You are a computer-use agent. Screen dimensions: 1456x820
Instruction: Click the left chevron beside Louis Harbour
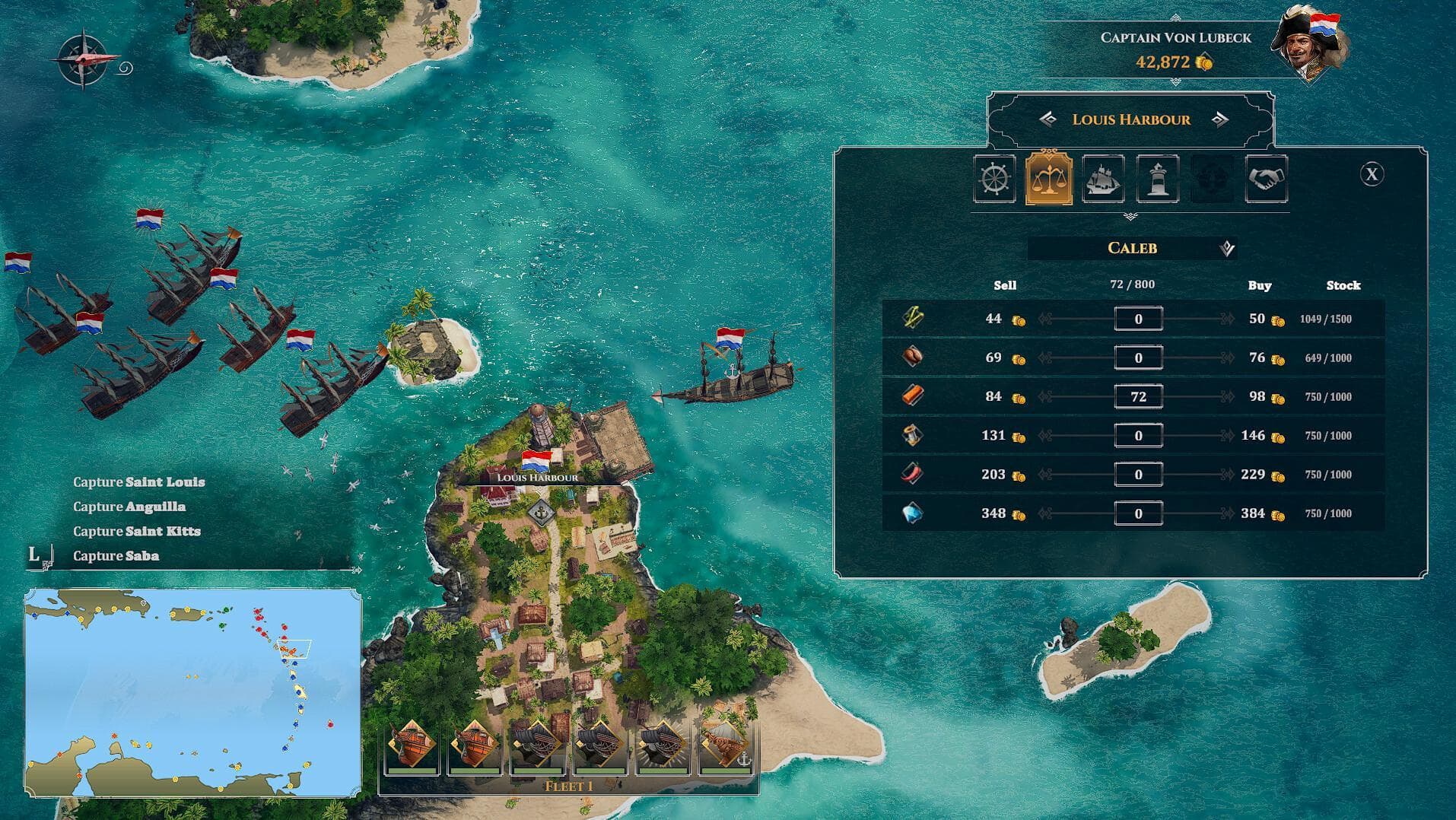[x=1050, y=119]
